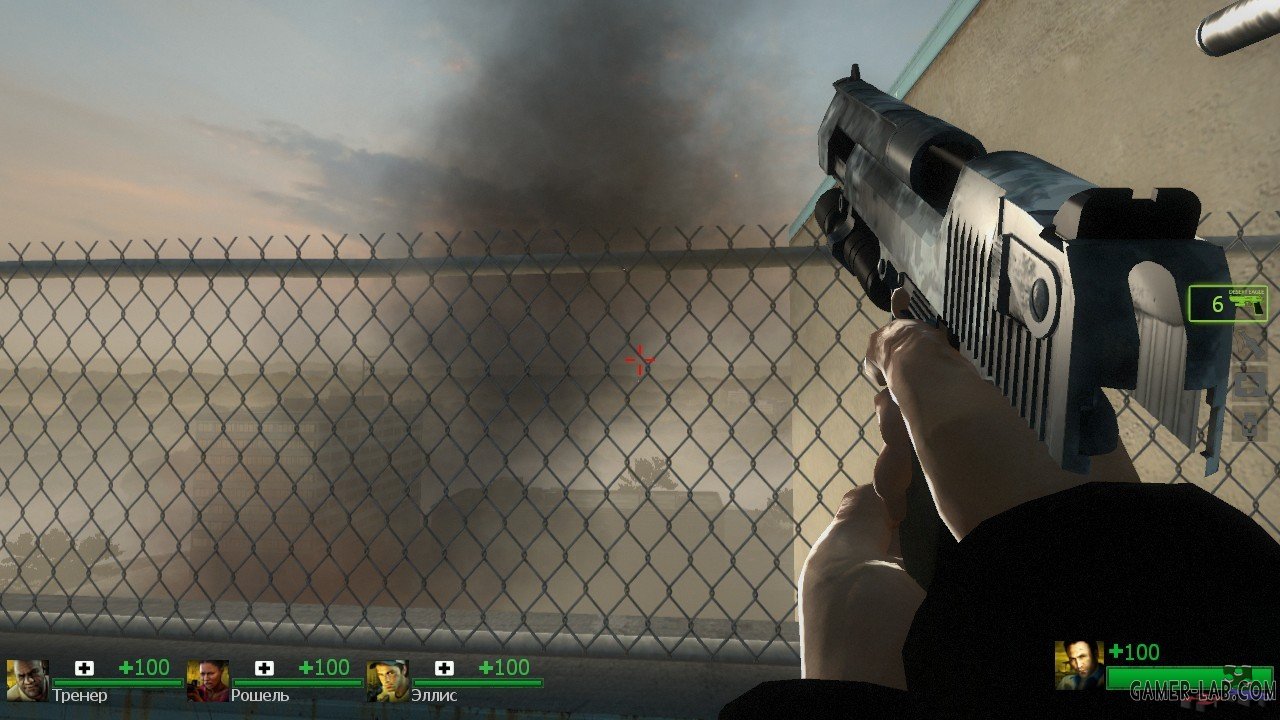Click Эллис's teammate portrait
The height and width of the screenshot is (720, 1280).
387,680
